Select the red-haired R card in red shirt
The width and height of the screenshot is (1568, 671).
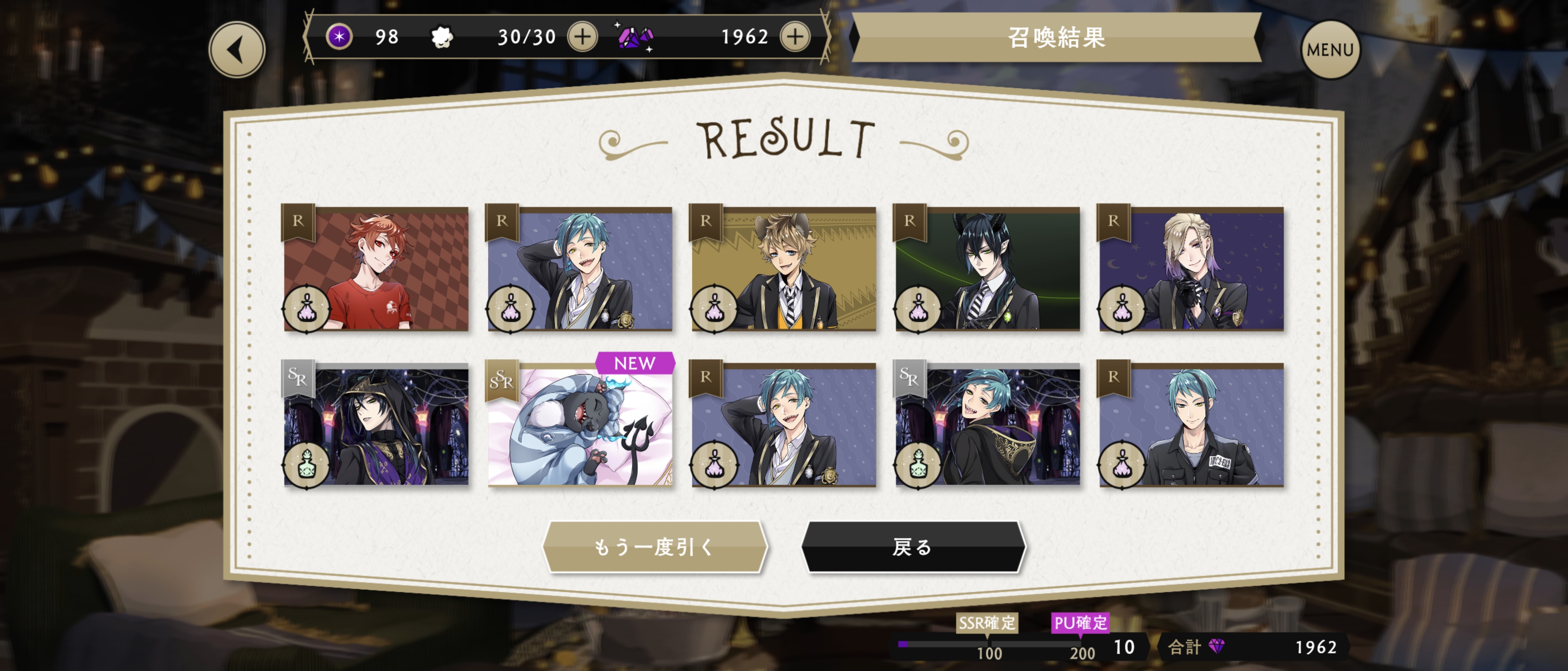click(x=376, y=269)
